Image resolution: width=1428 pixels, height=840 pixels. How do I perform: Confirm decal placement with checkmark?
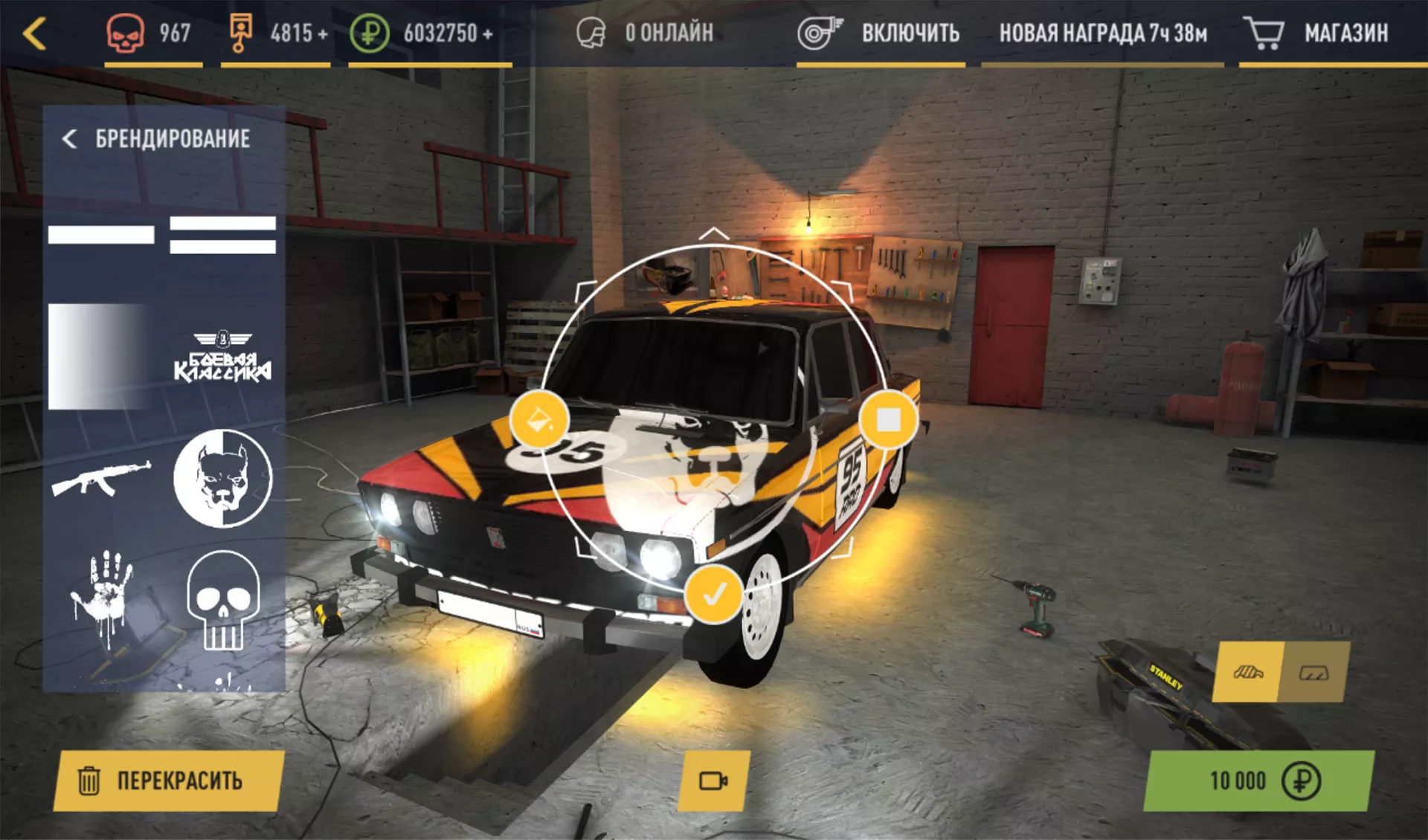tap(716, 594)
